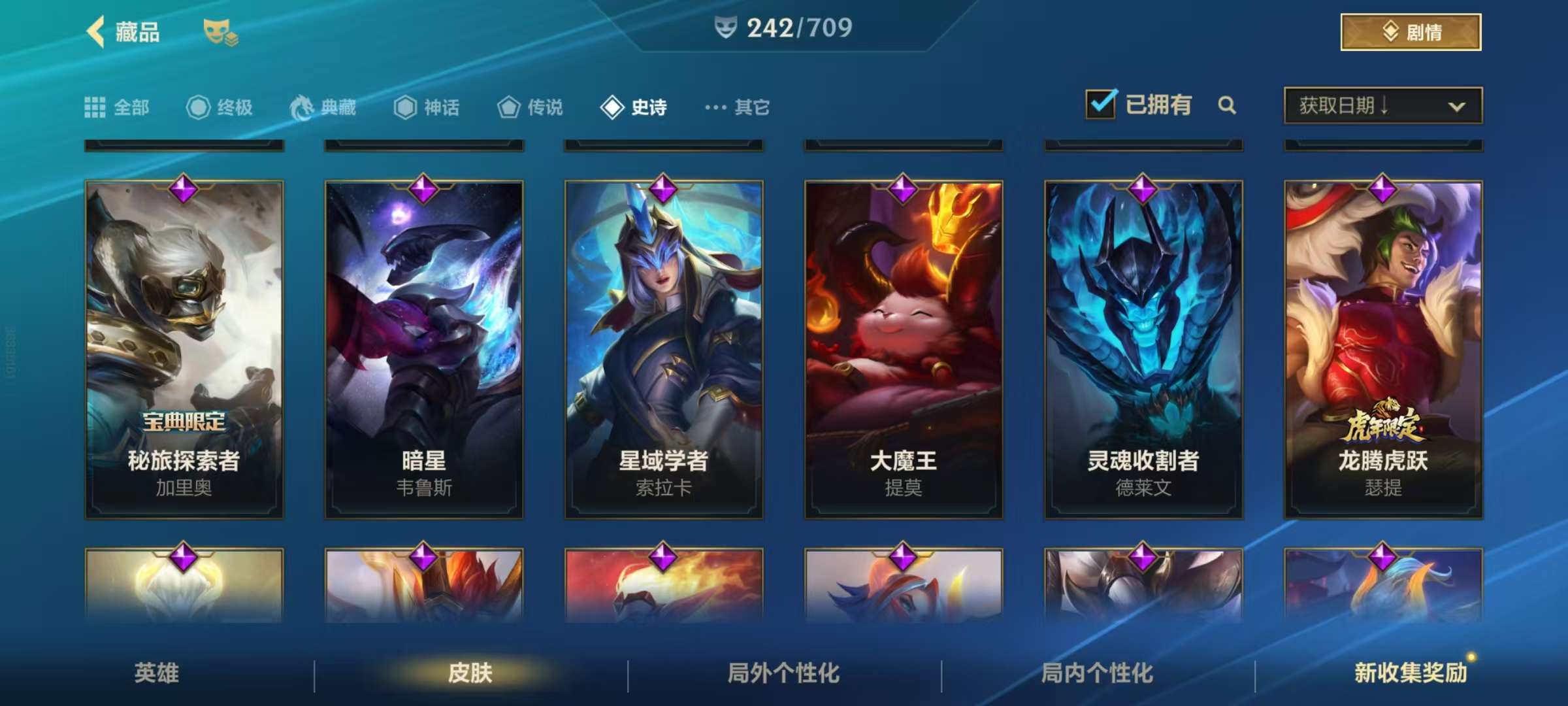Expand the 获取日期 sort dropdown
This screenshot has height=706, width=1568.
(x=1382, y=105)
